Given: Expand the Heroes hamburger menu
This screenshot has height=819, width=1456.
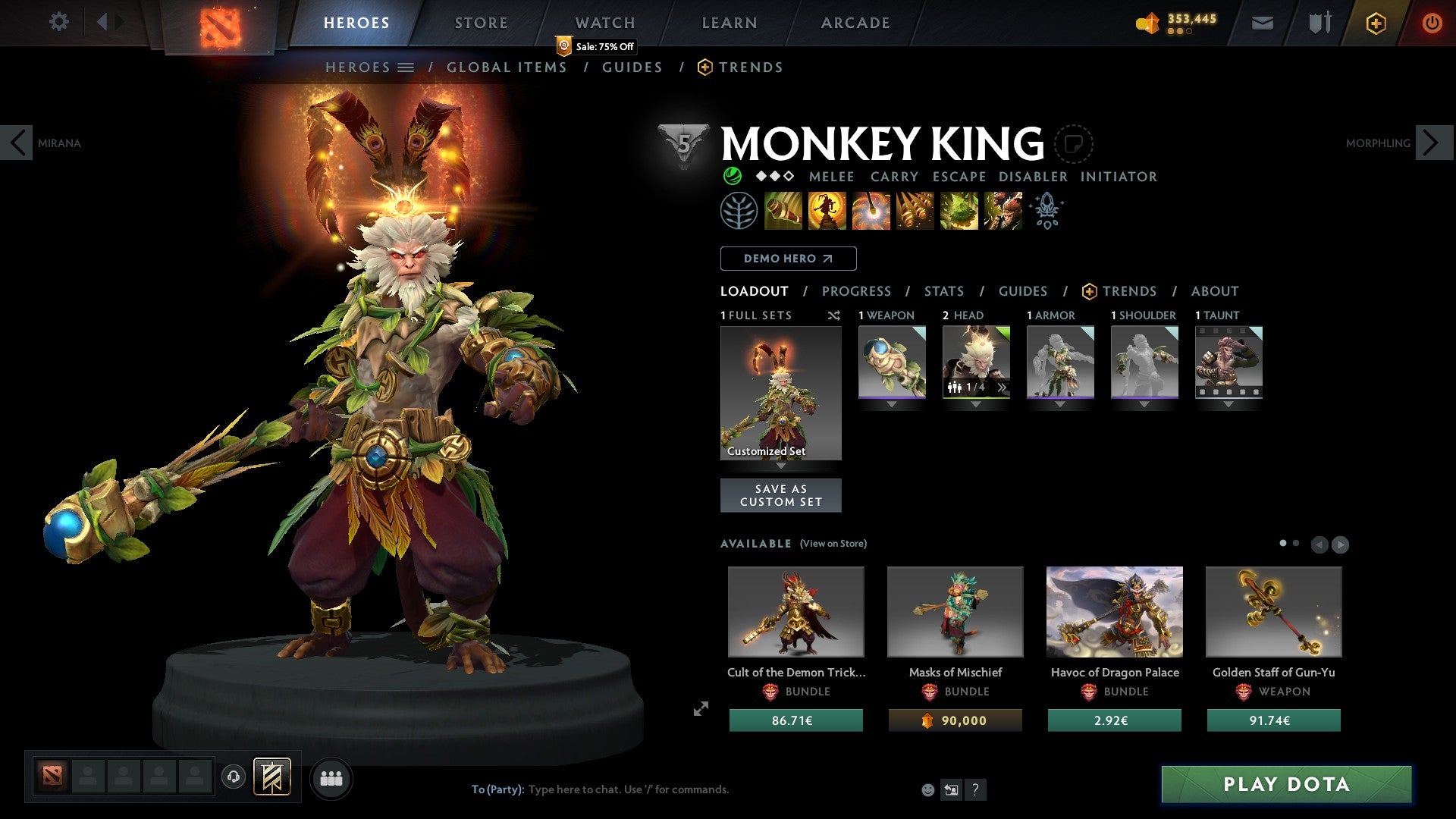Looking at the screenshot, I should [406, 67].
